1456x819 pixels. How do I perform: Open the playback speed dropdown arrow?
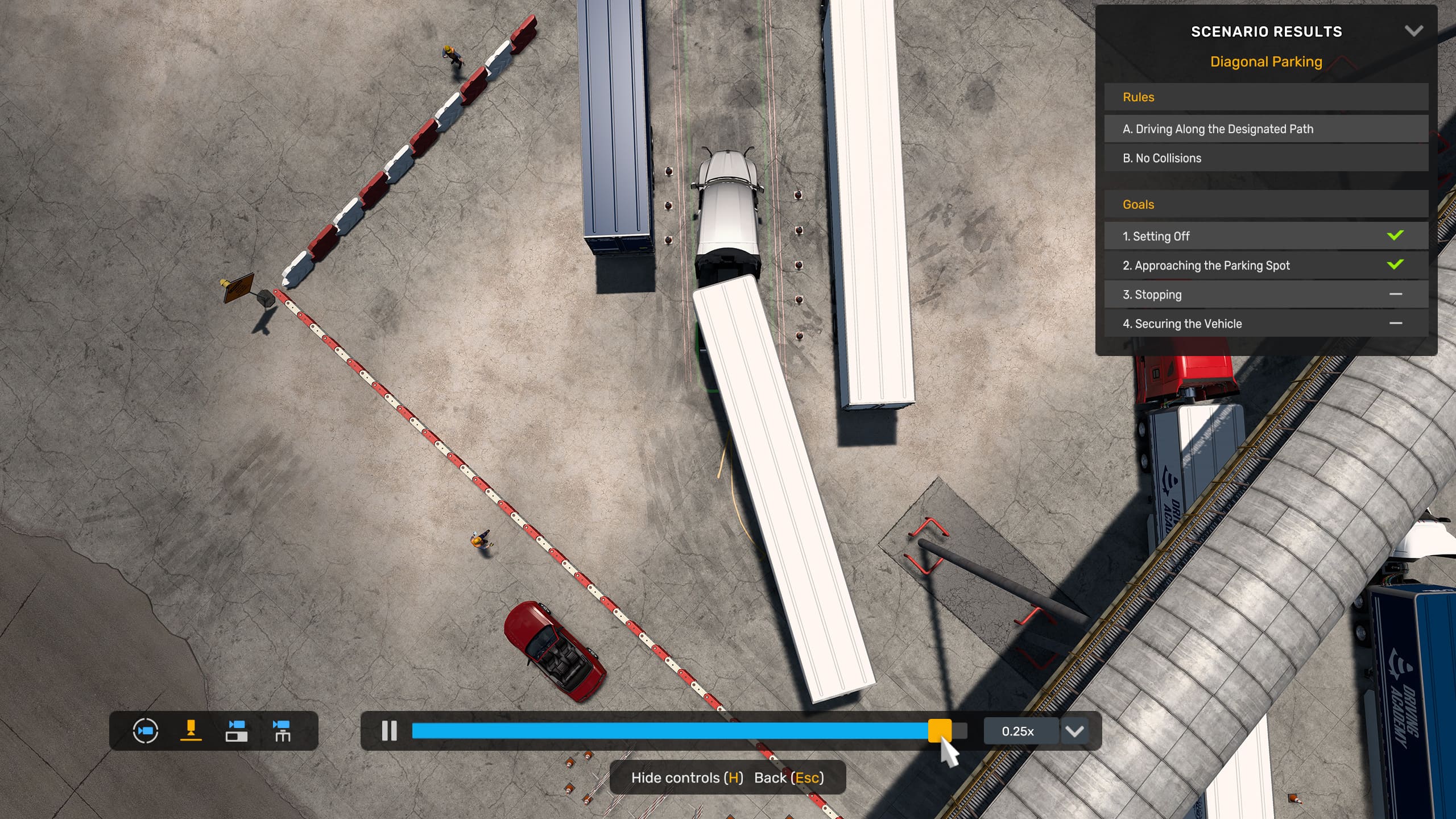(x=1074, y=731)
